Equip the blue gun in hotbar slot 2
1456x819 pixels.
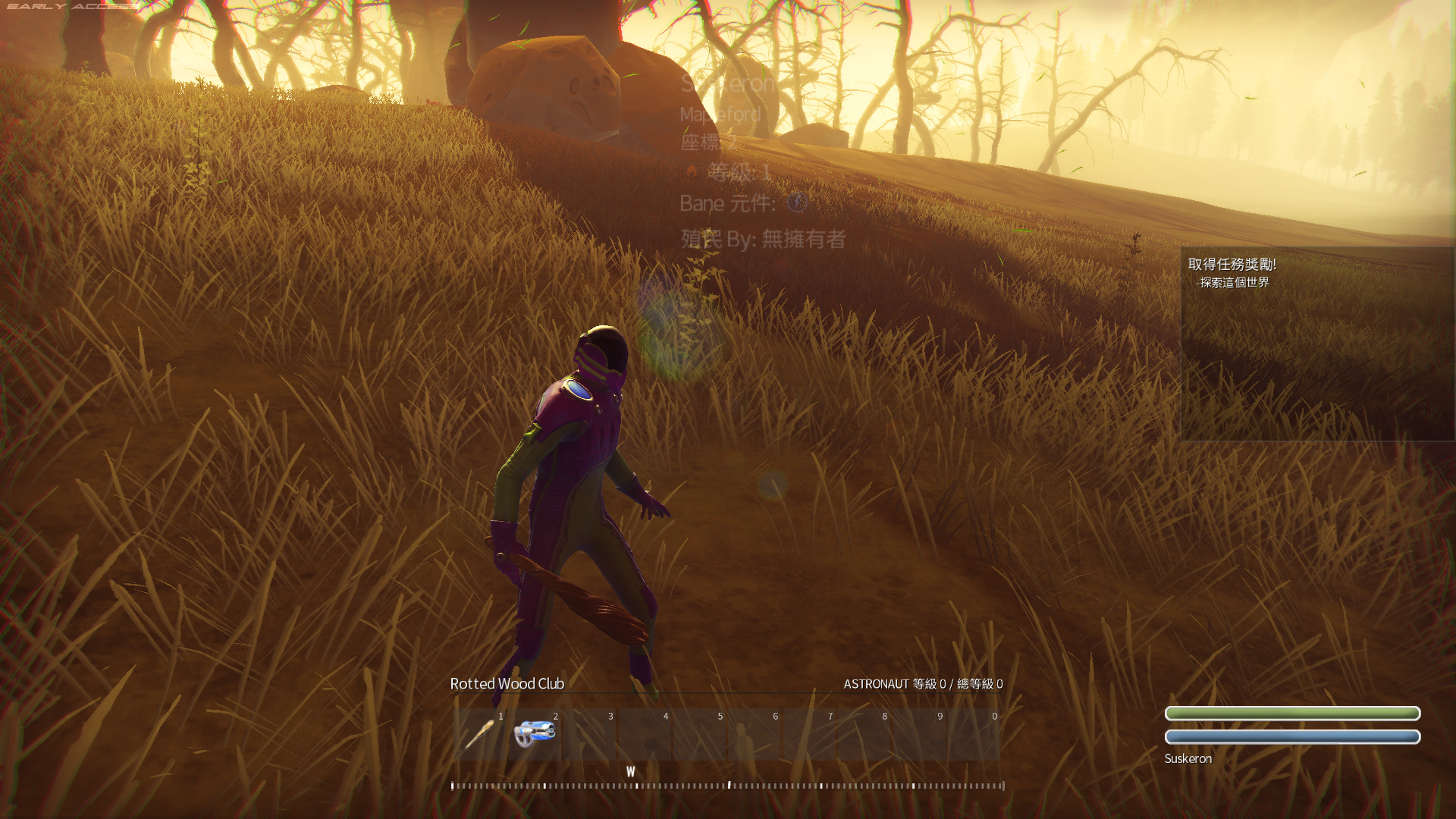[535, 734]
